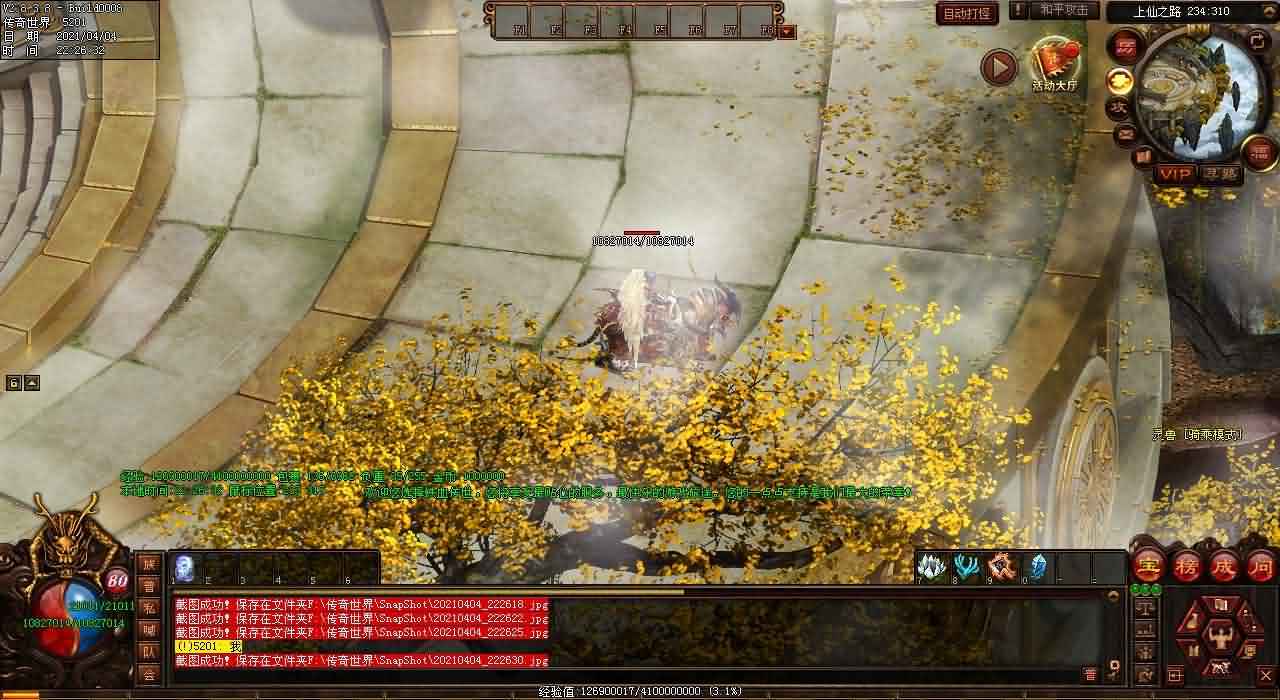Enable the 自动打怪 auto-fight button

coord(967,14)
